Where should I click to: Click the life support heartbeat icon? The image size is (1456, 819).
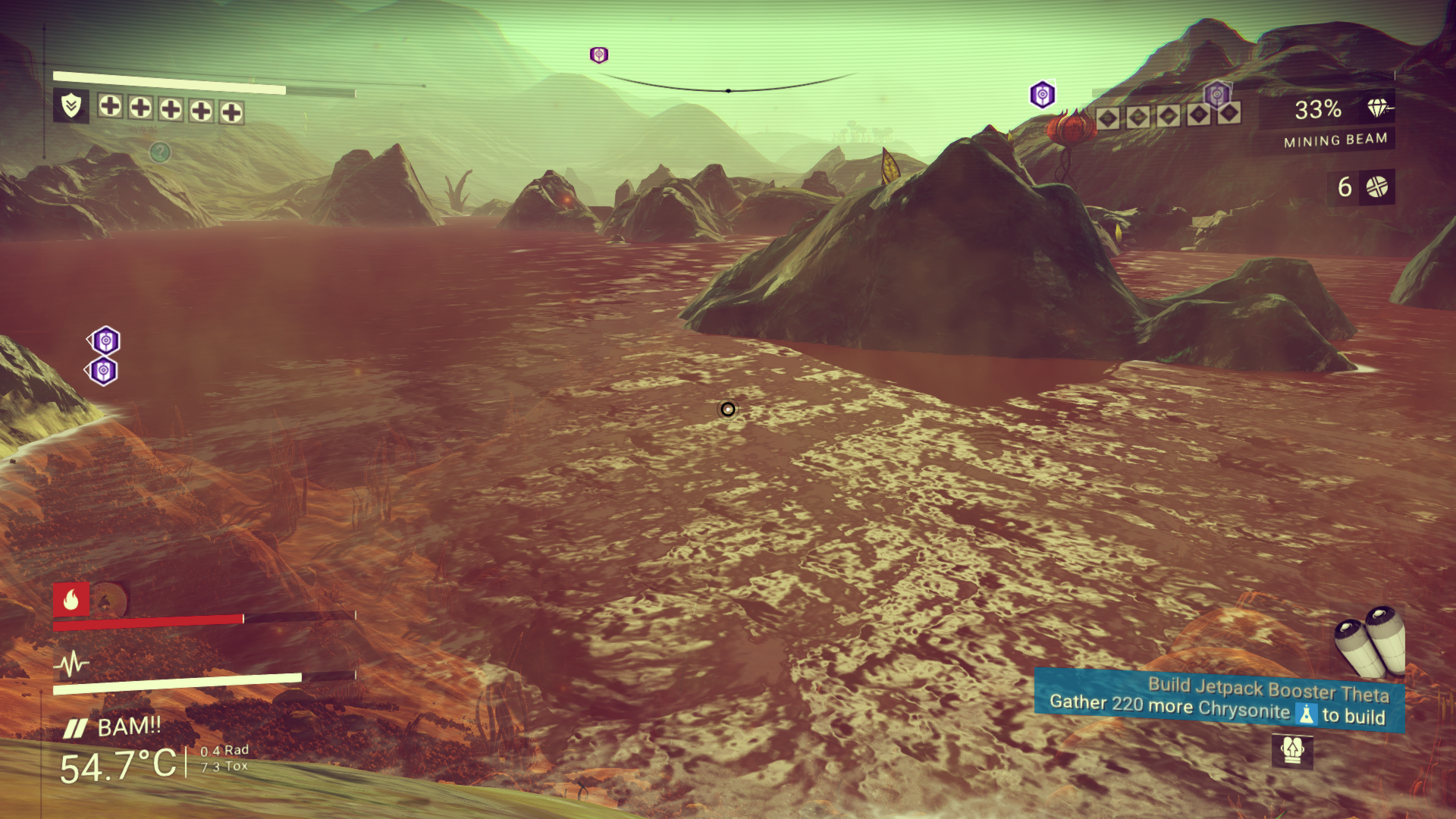point(72,664)
